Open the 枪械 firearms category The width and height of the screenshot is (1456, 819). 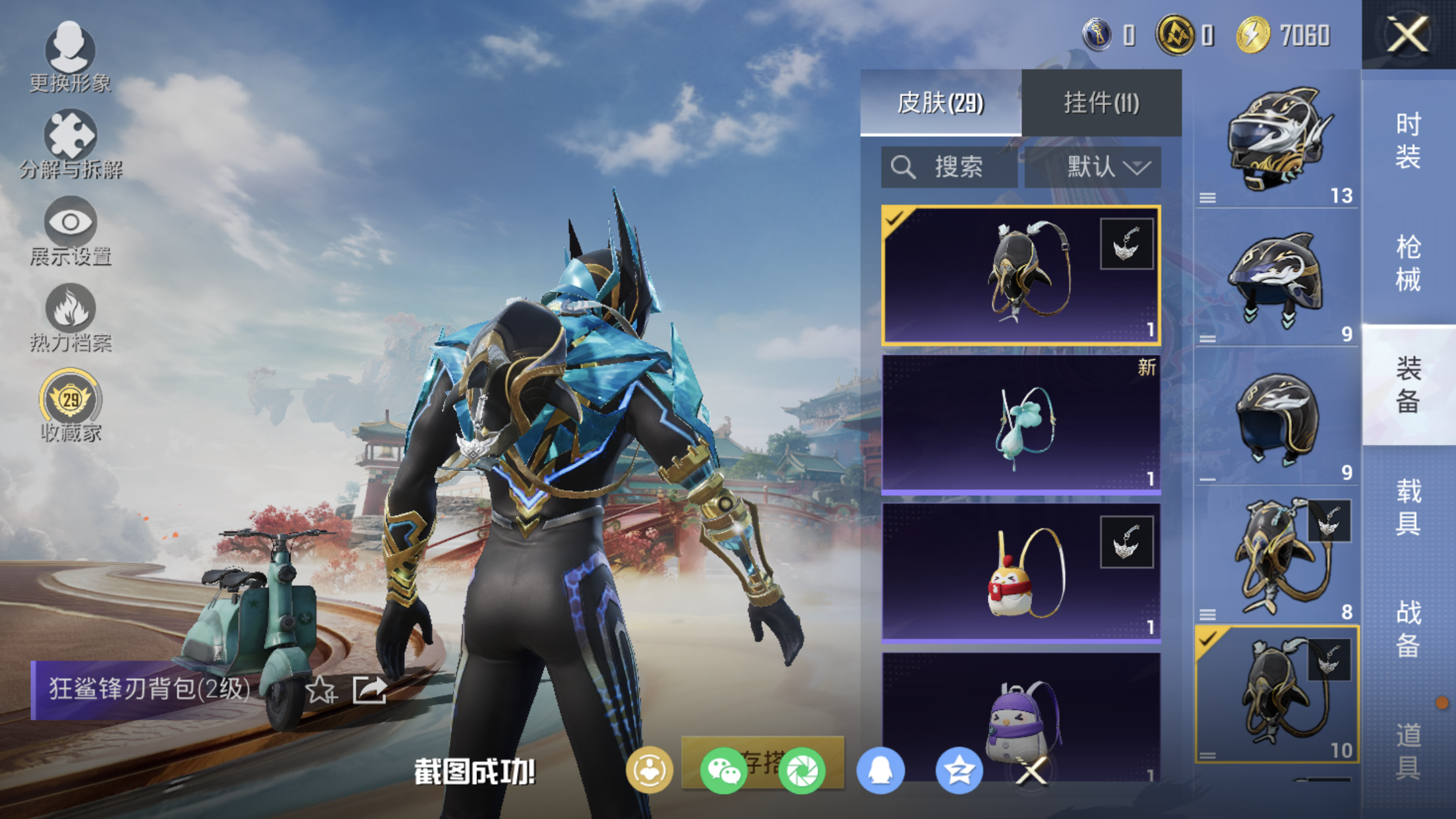point(1408,262)
